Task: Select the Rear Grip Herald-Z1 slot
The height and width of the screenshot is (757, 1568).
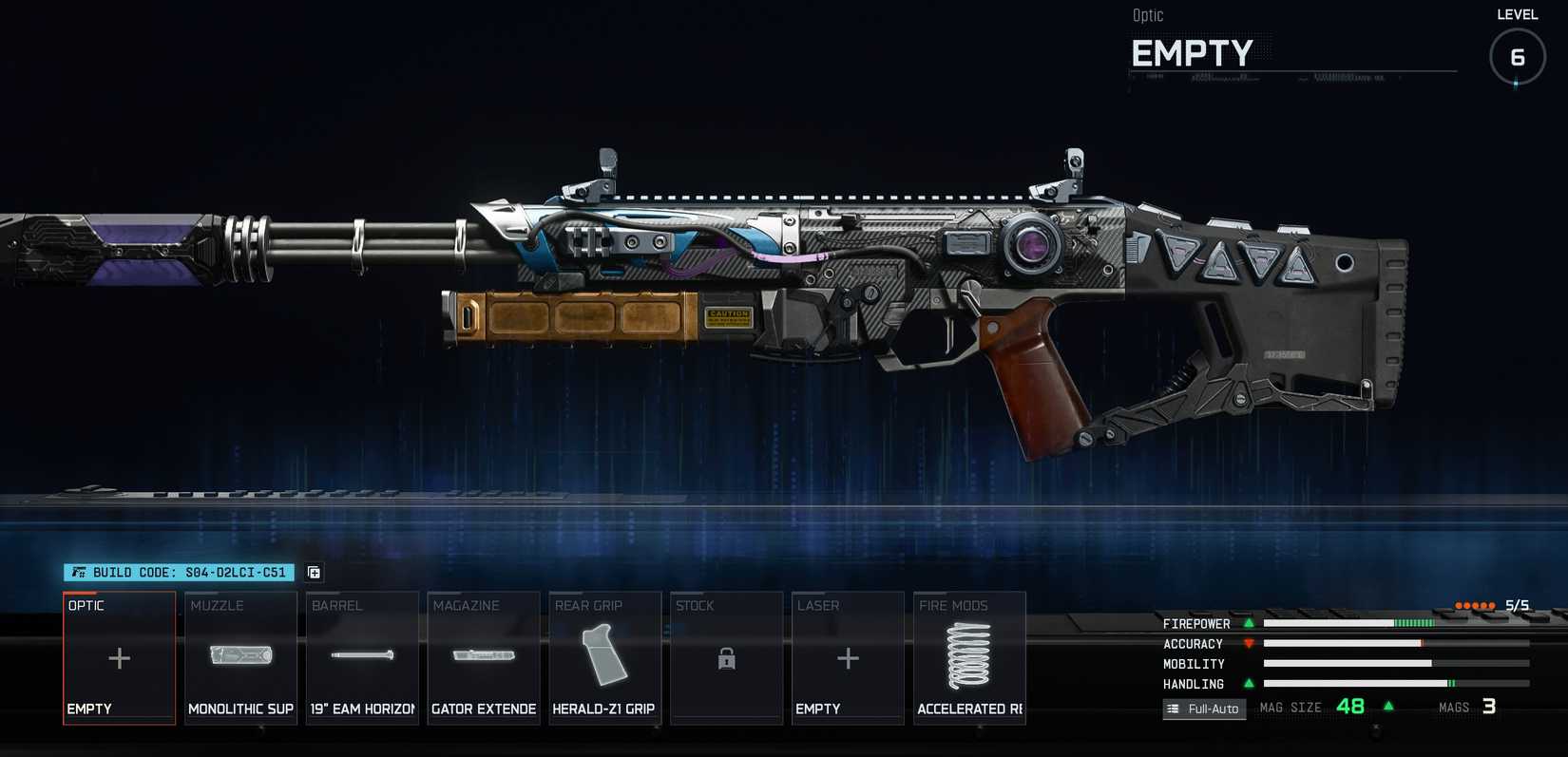Action: tap(604, 658)
